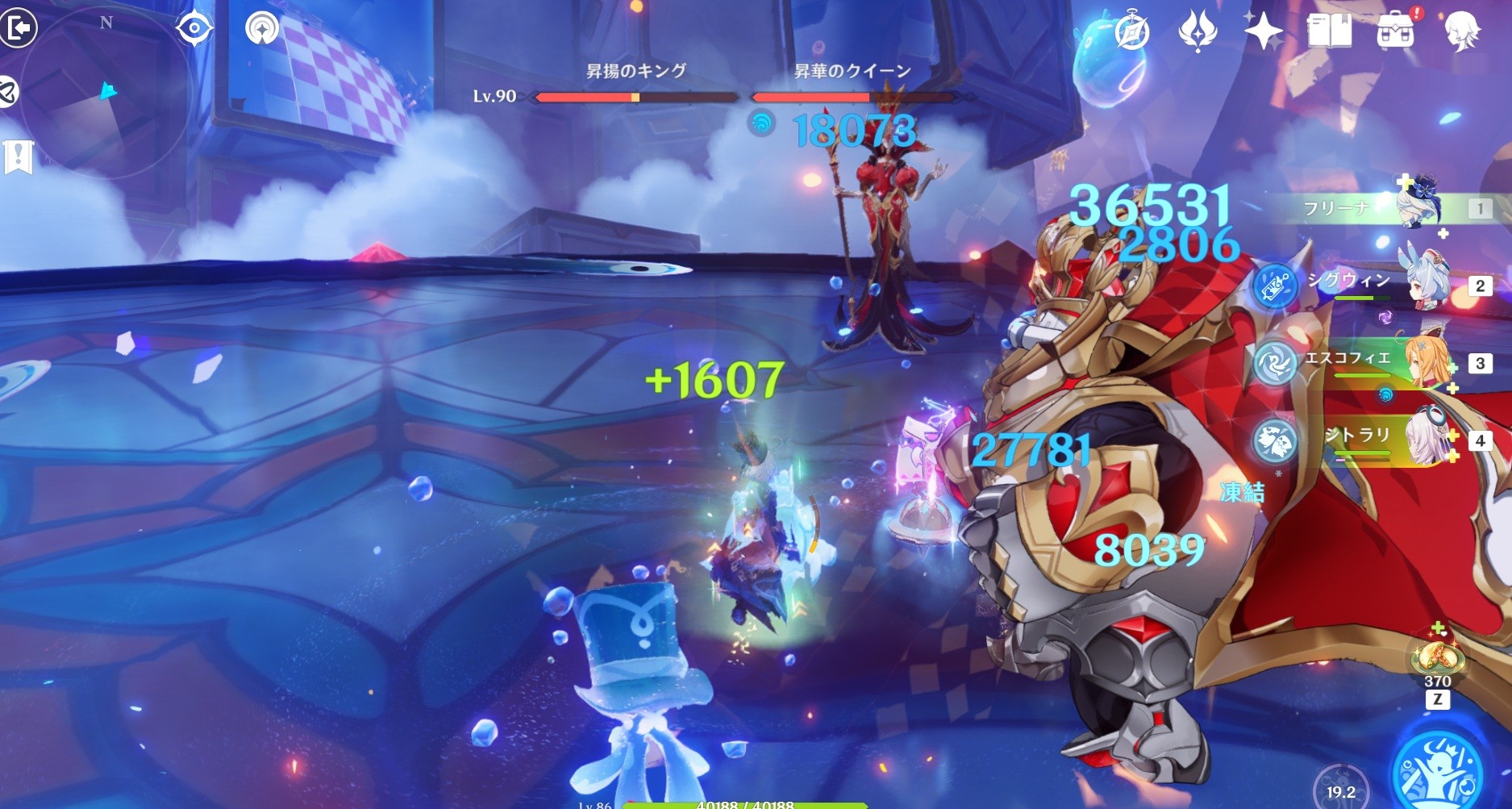The height and width of the screenshot is (809, 1512).
Task: Trigger エスコフィエ's elemental burst icon
Action: point(1276,363)
